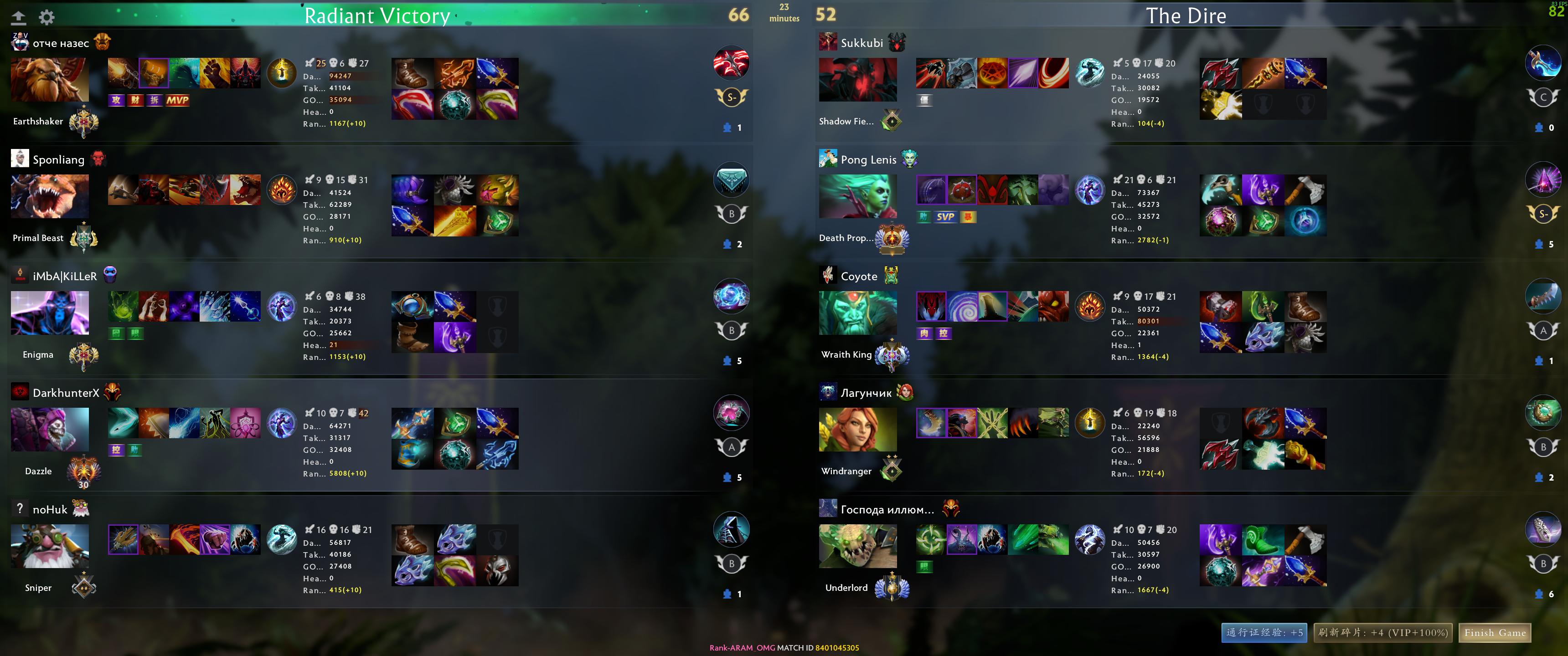Click the MVP badge under Earthshaker's abilities
1568x656 pixels.
(x=177, y=100)
